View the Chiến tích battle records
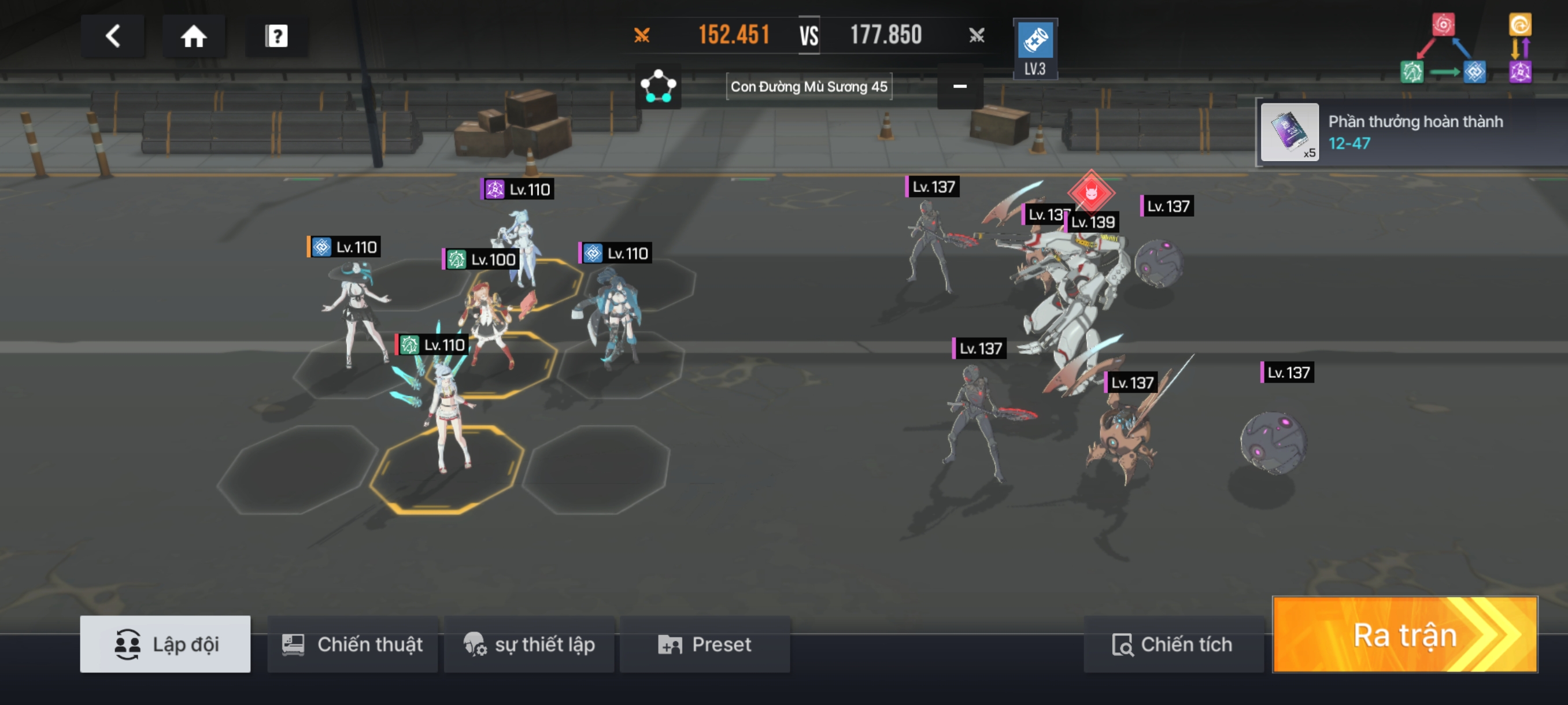The width and height of the screenshot is (1568, 705). pos(1173,644)
